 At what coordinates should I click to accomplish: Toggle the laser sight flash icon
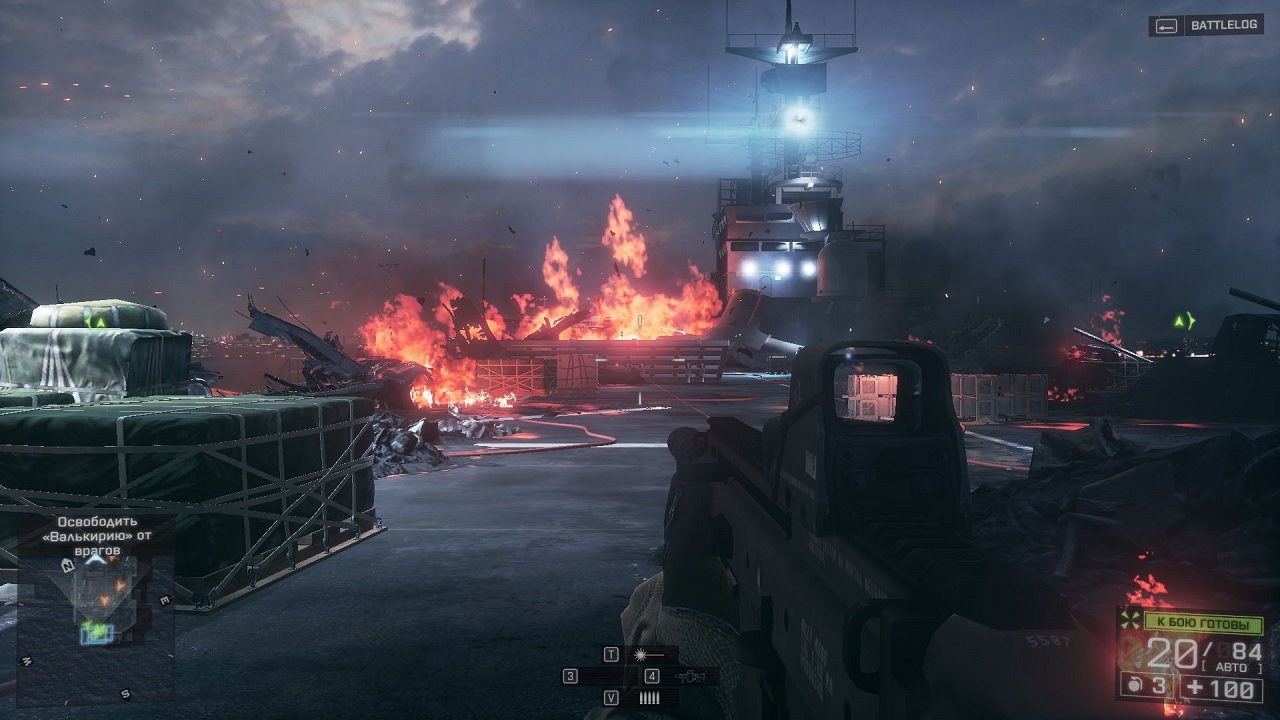click(x=640, y=655)
